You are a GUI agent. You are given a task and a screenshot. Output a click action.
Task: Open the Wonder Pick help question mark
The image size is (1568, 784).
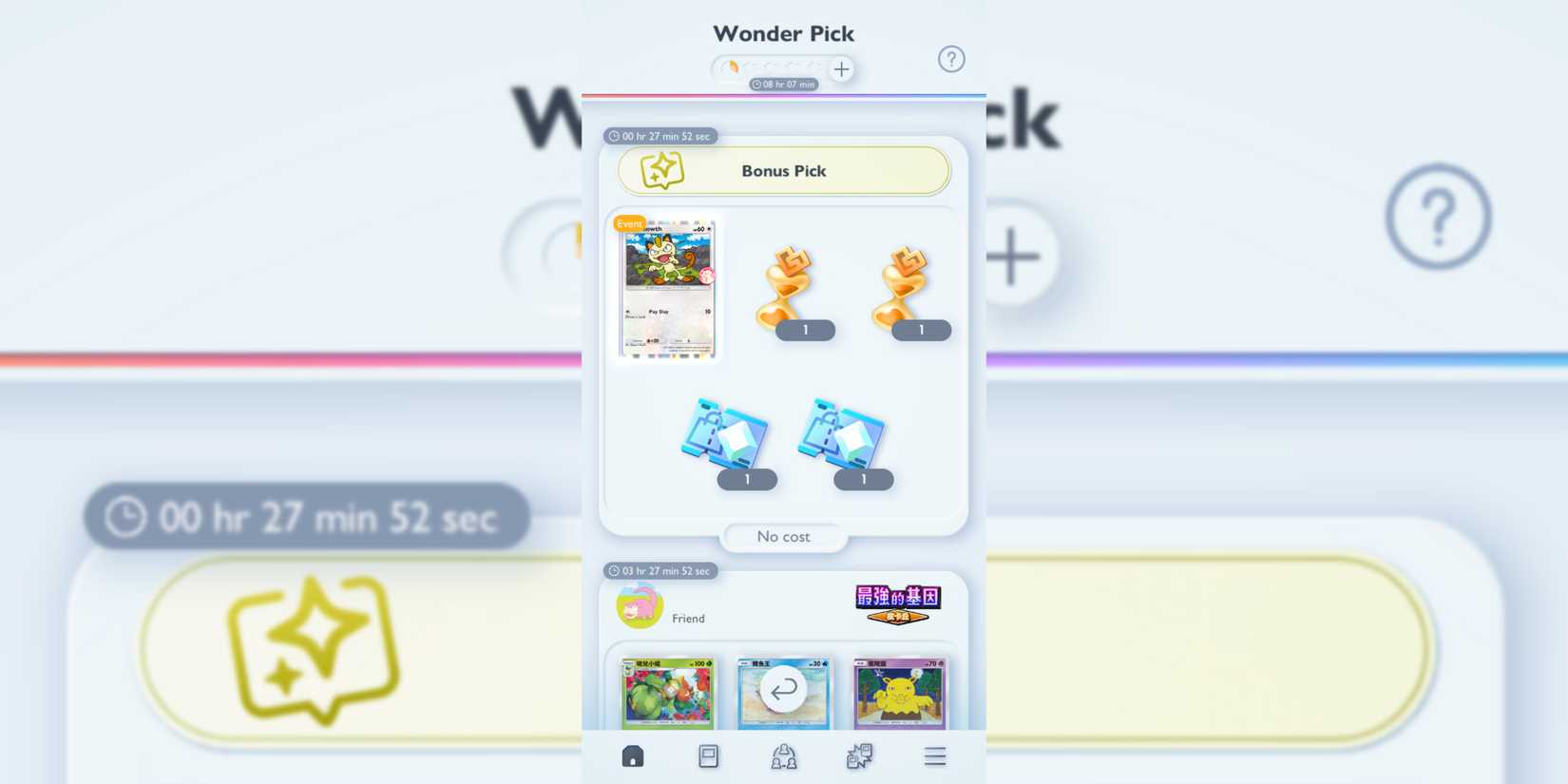point(951,59)
